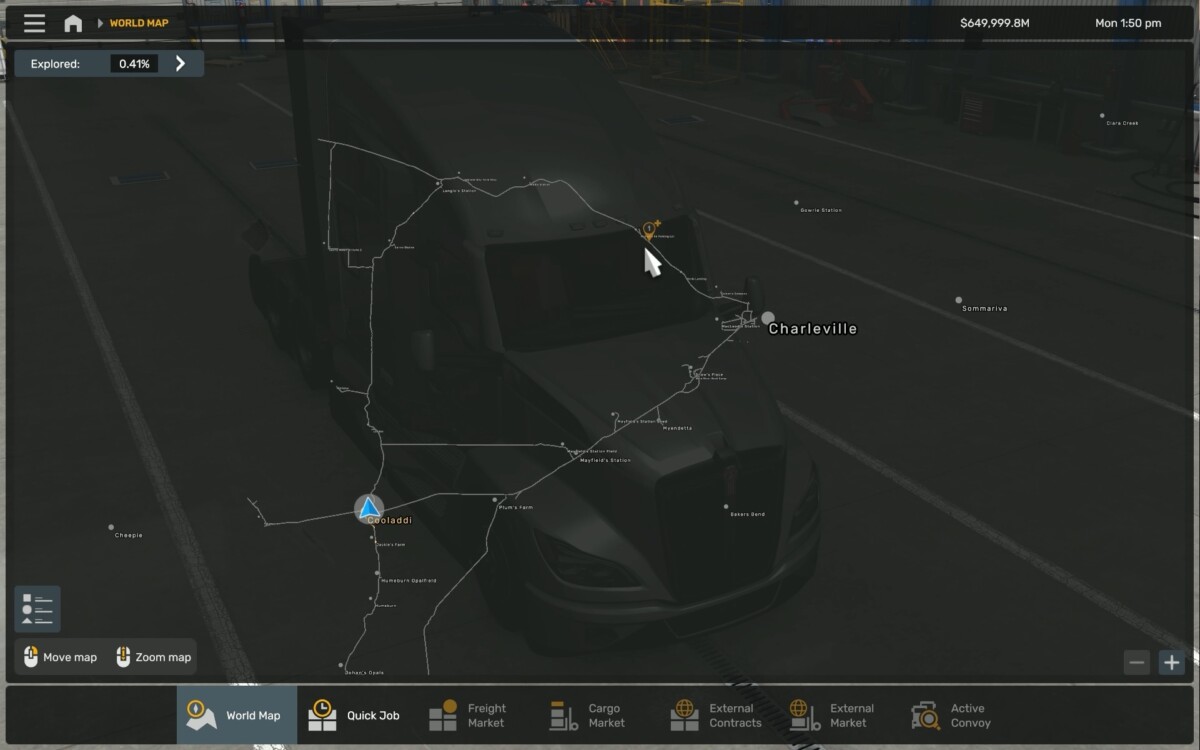Go to the home screen icon

(x=73, y=23)
